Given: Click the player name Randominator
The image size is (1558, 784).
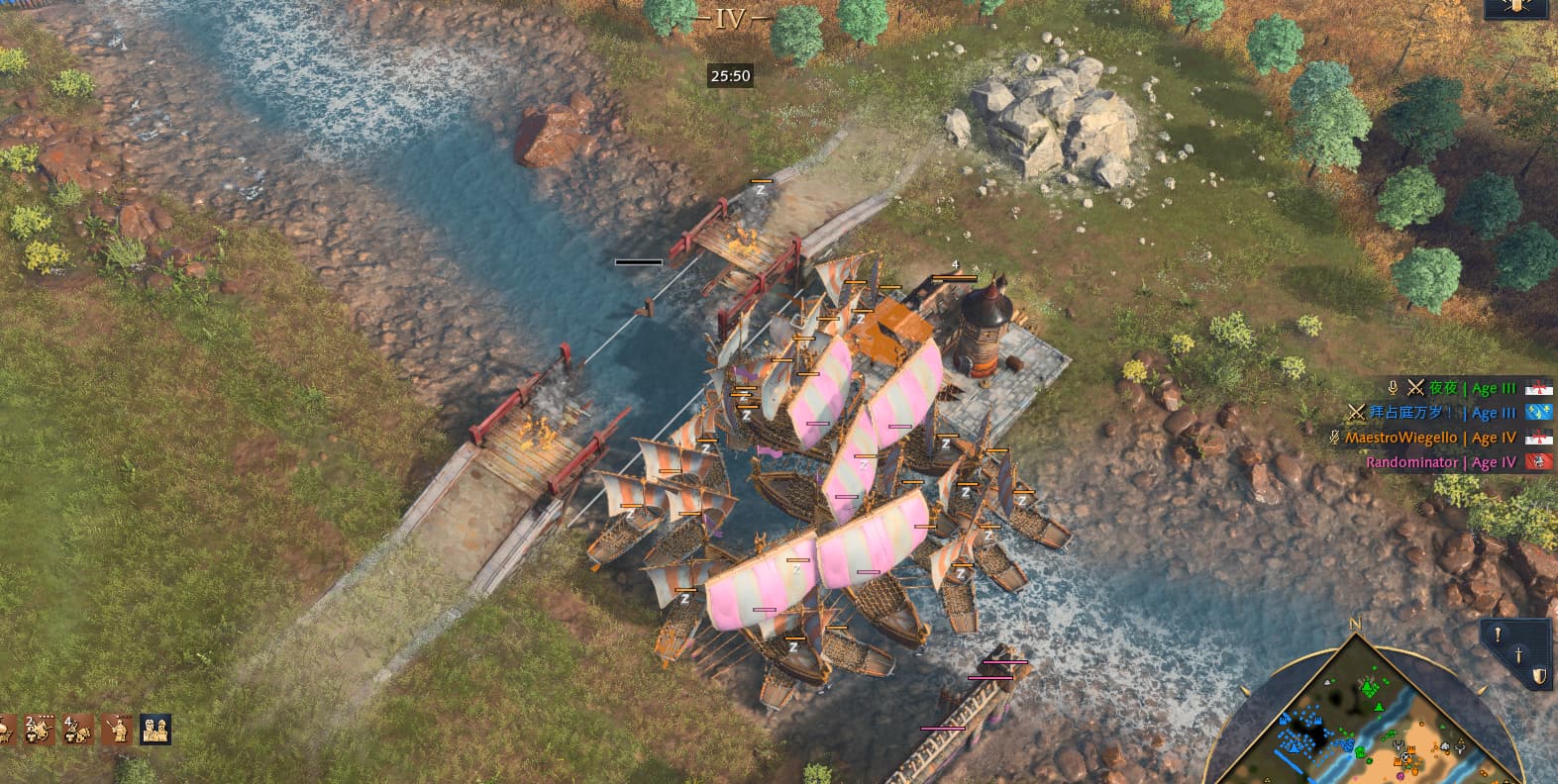Looking at the screenshot, I should (1412, 462).
